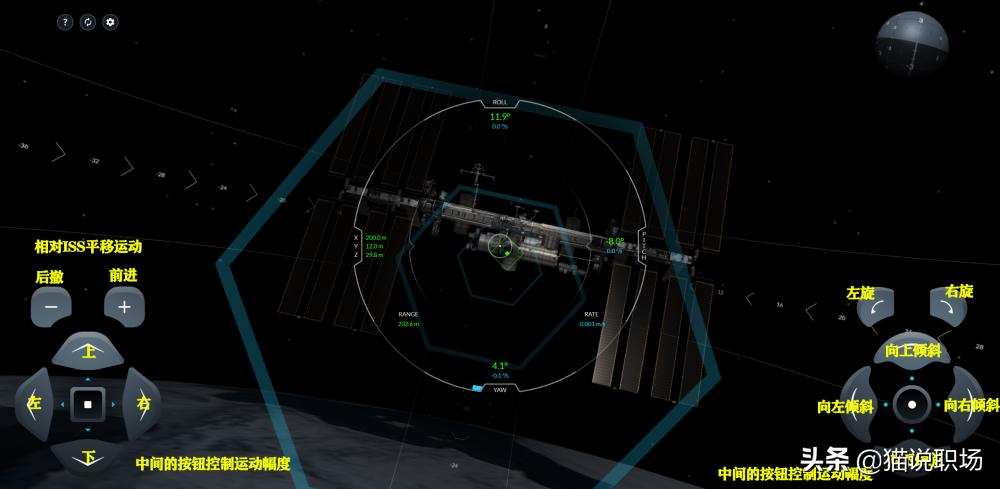Translate left with the 左 arrow button
Viewport: 1000px width, 489px height.
point(36,404)
